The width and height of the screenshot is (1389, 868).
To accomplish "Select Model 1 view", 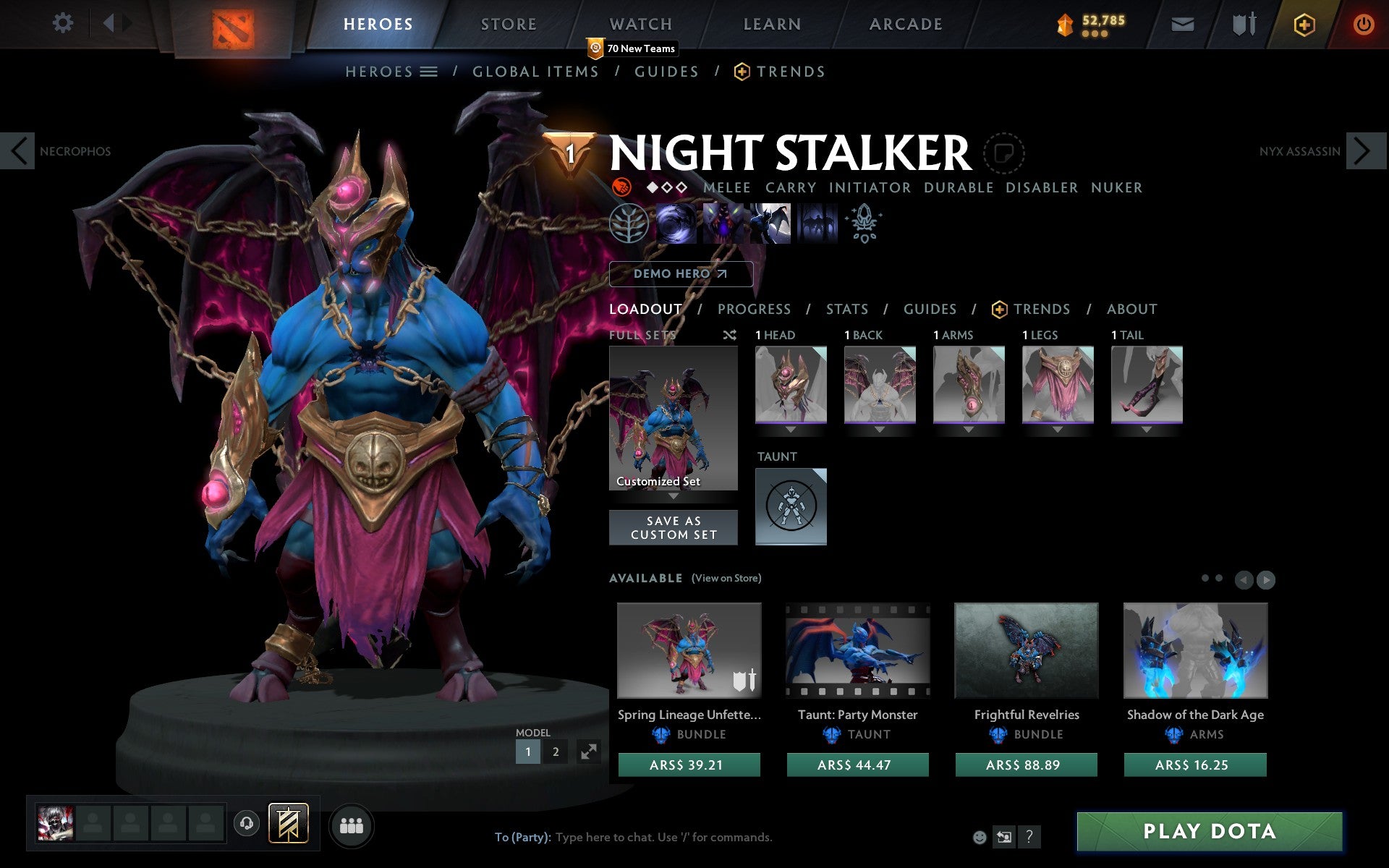I will coord(527,752).
